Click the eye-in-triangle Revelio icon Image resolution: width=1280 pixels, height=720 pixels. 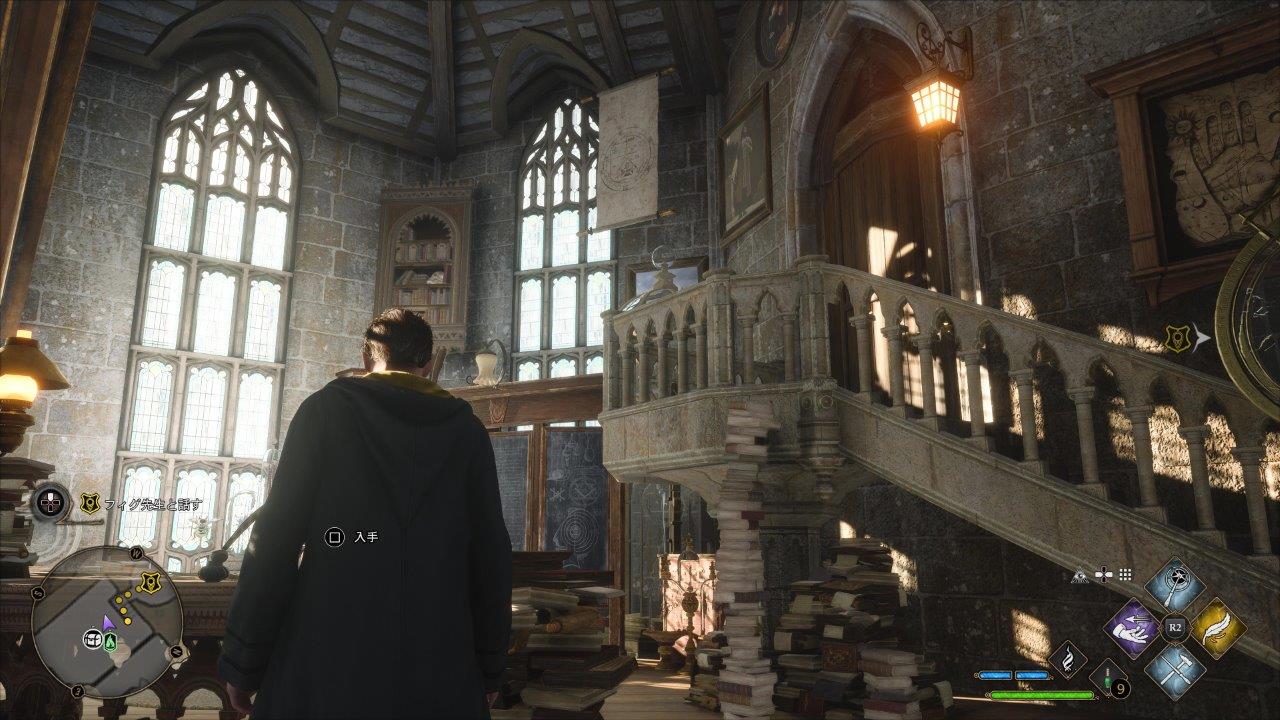tap(1079, 575)
